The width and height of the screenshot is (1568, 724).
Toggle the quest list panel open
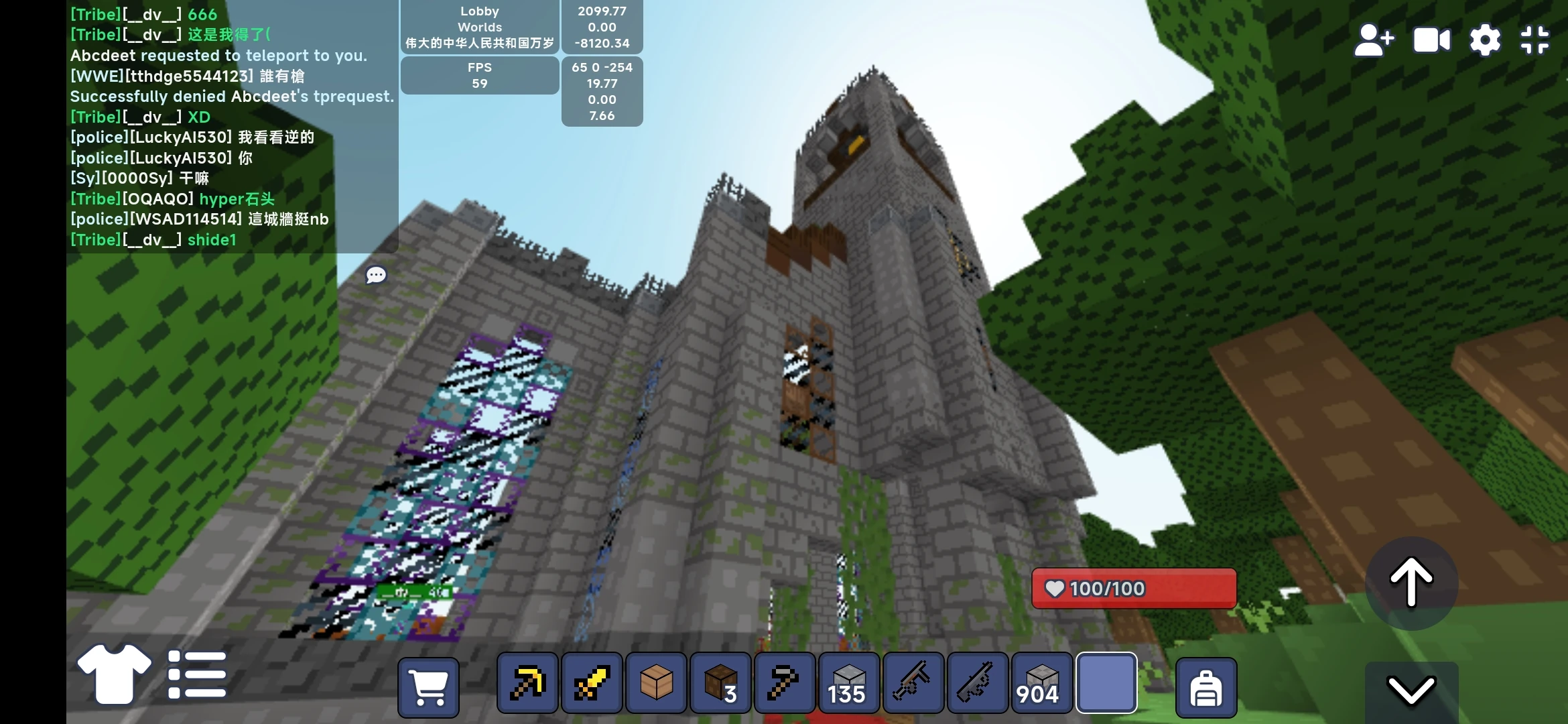(197, 674)
